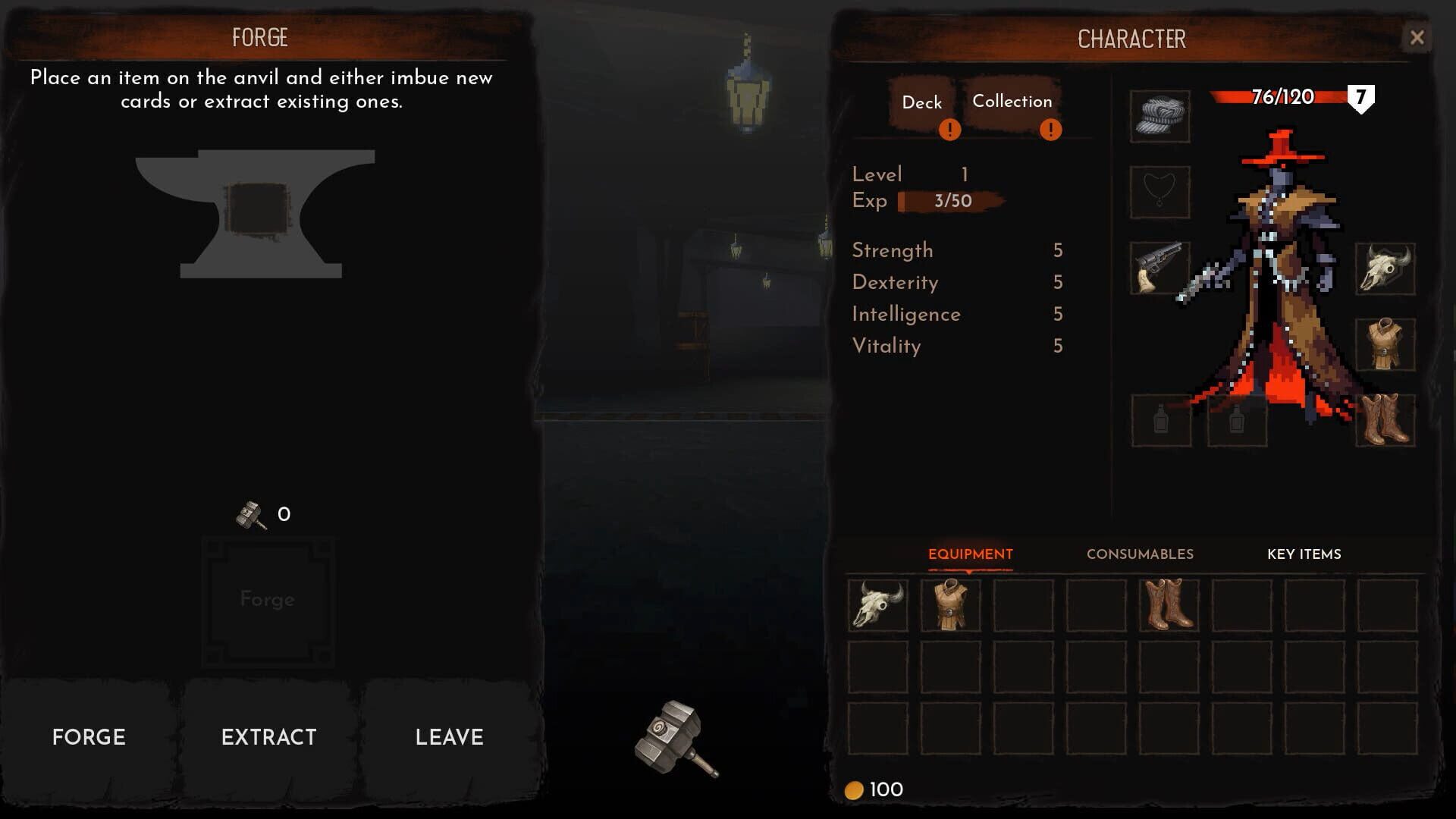Screen dimensions: 1456x819
Task: Click the Deck notification badge
Action: (x=949, y=130)
